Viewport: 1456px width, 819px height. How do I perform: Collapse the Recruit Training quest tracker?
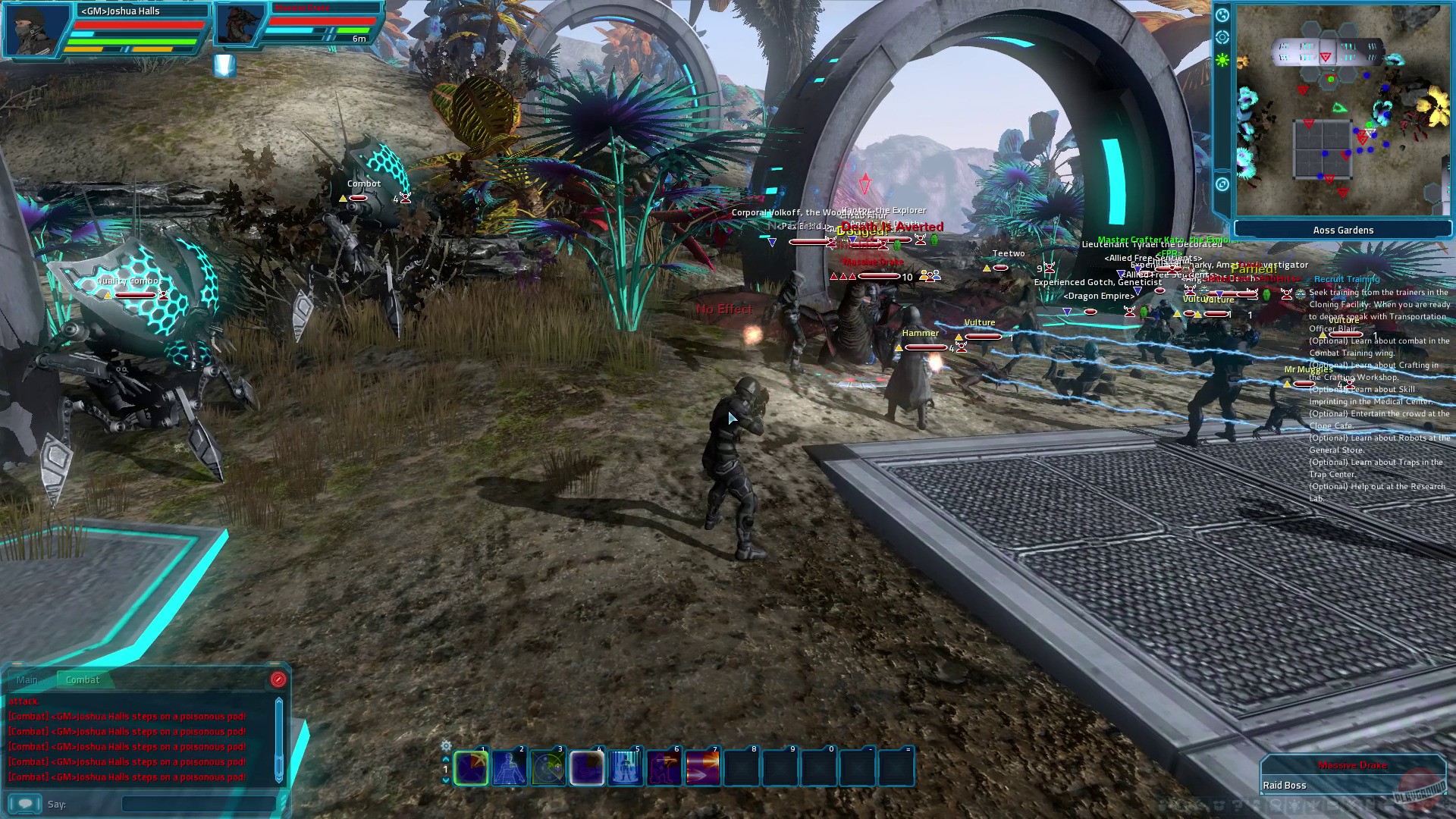[1348, 279]
